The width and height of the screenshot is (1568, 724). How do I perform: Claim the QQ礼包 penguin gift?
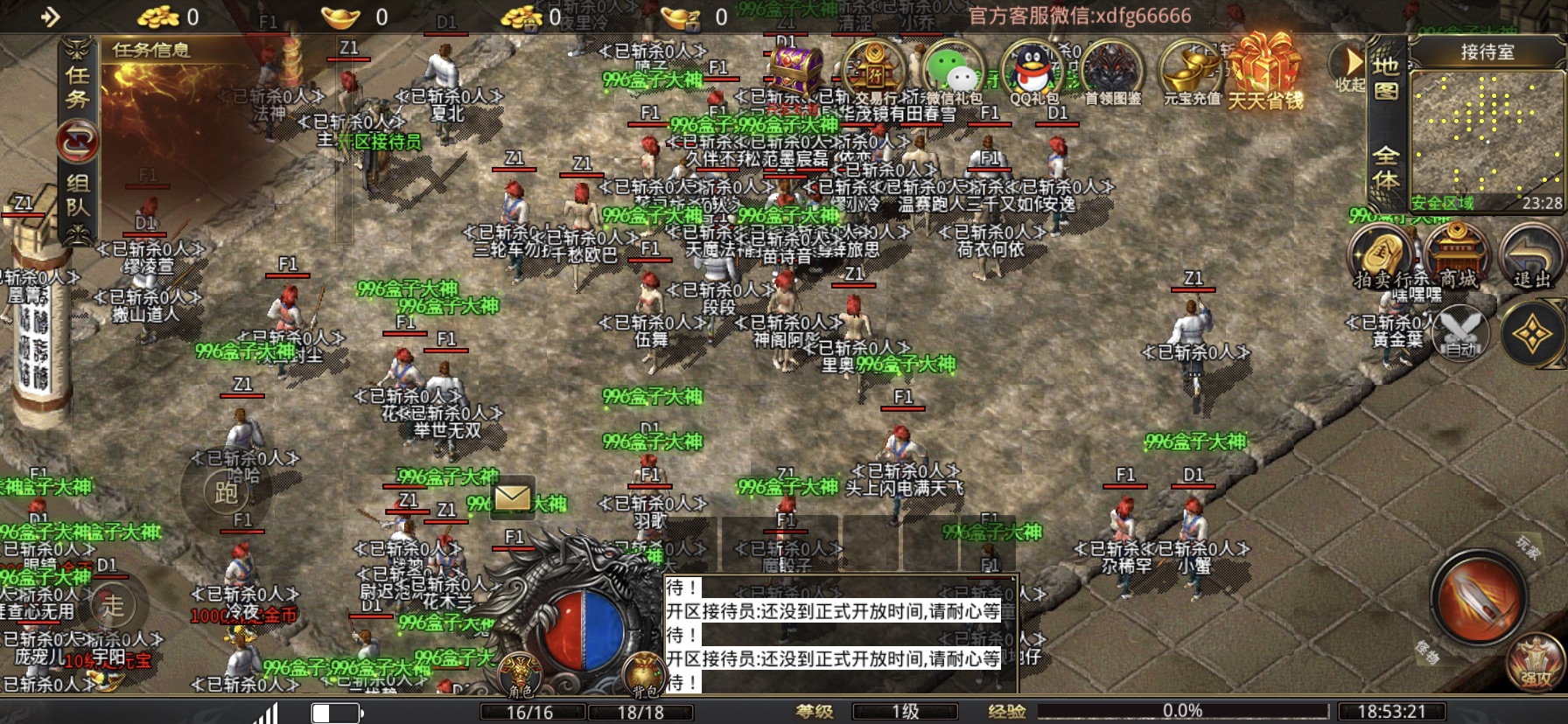point(1033,70)
